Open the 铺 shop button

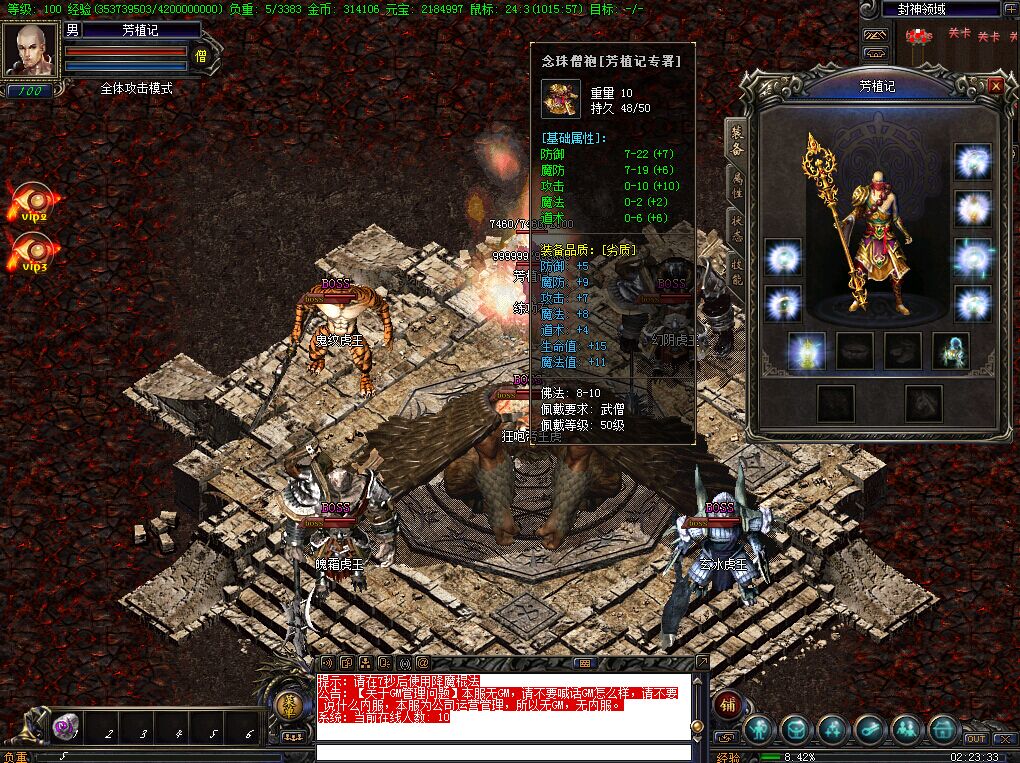click(729, 703)
